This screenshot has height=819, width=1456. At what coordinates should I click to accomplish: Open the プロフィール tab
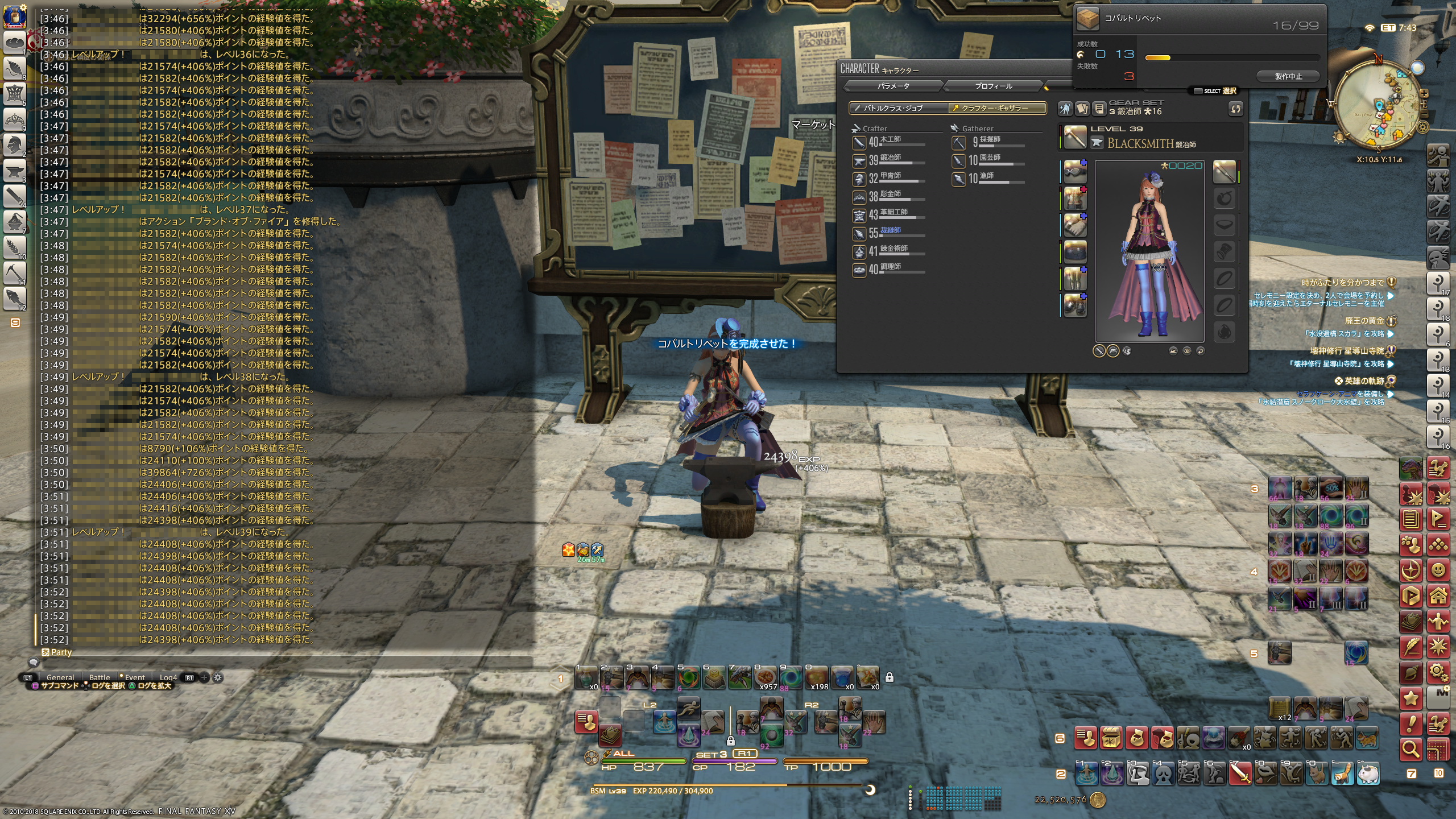[993, 86]
